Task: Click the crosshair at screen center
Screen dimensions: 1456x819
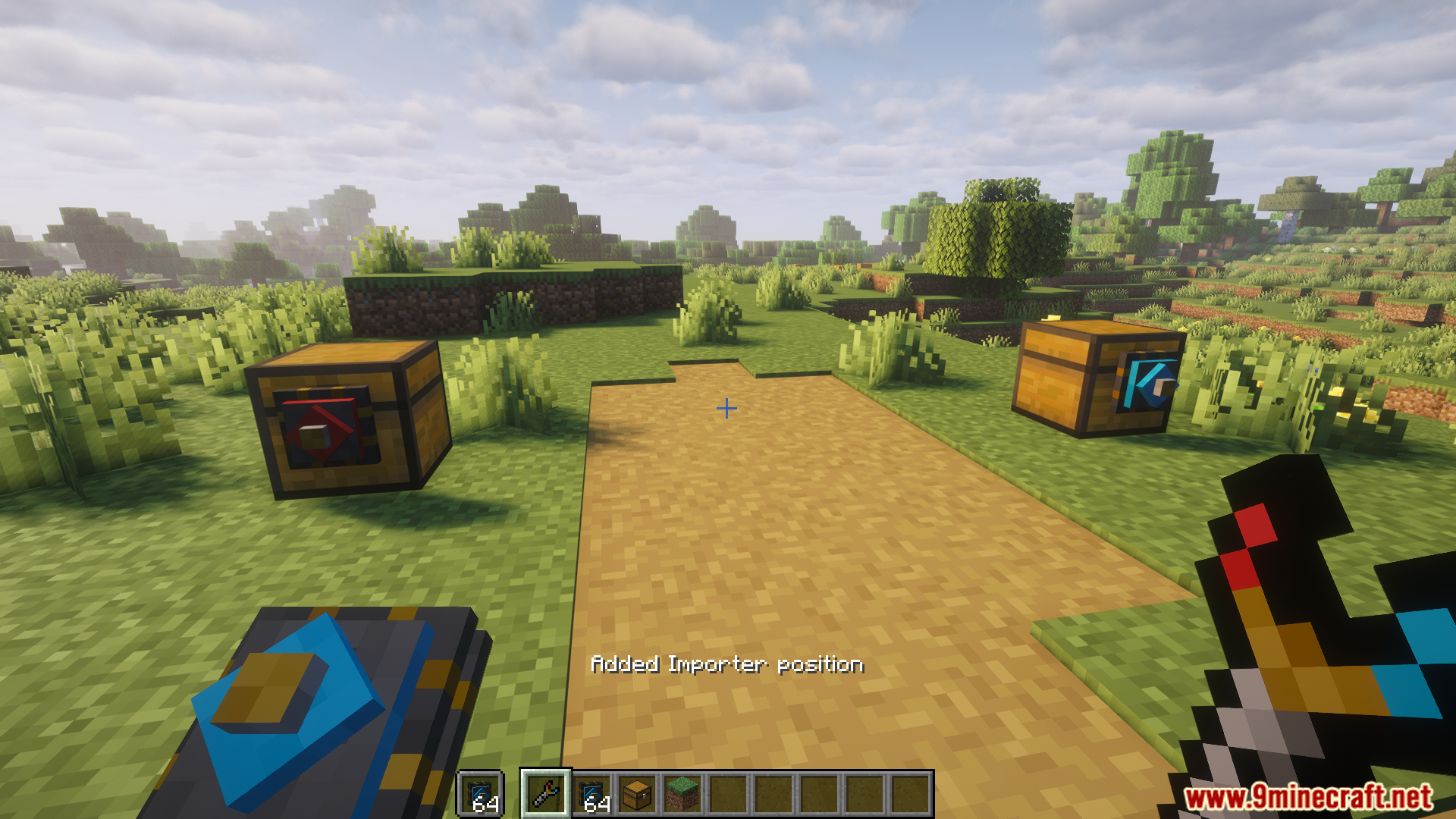Action: tap(726, 408)
